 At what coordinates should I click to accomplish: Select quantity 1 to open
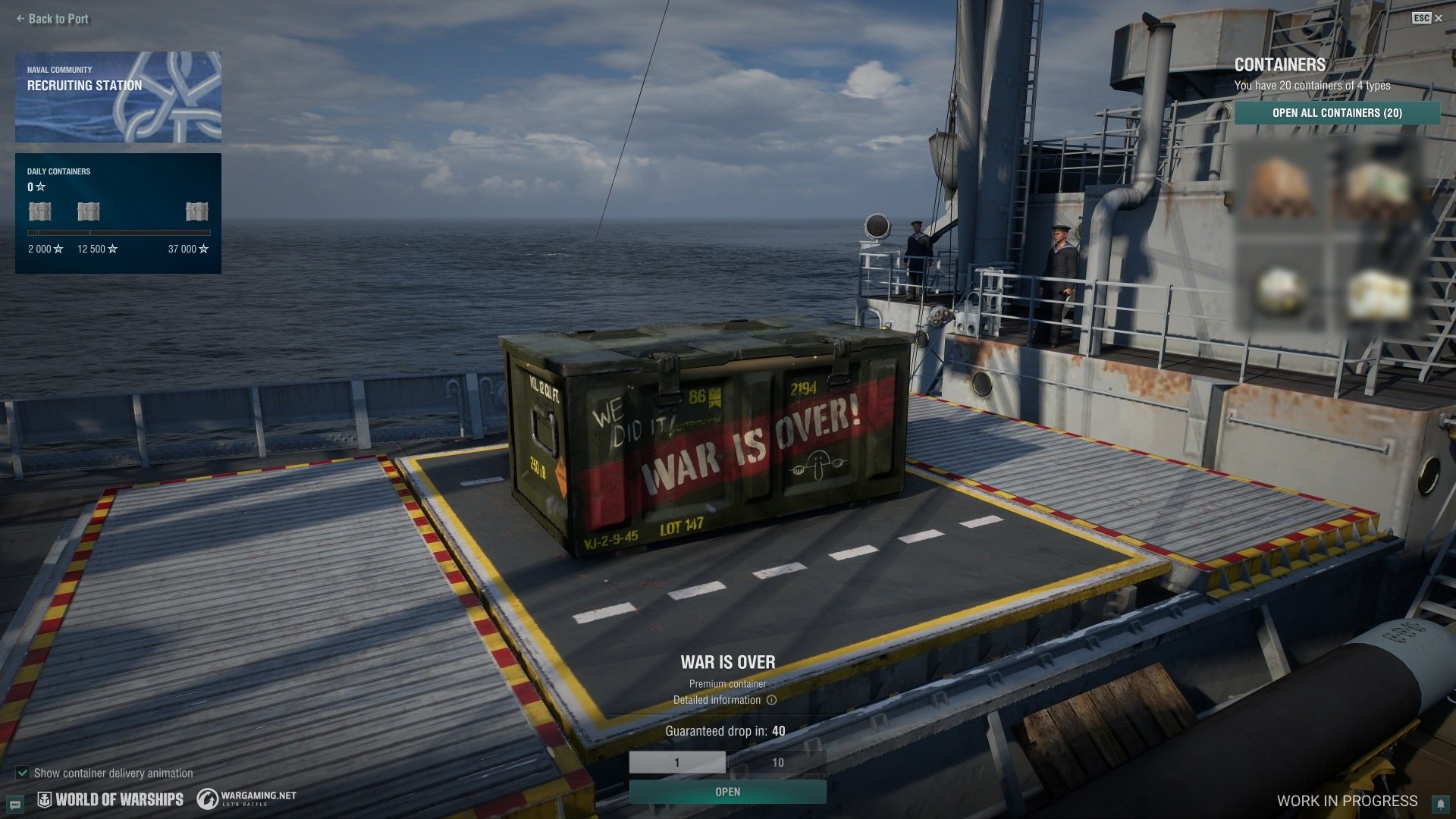(677, 762)
